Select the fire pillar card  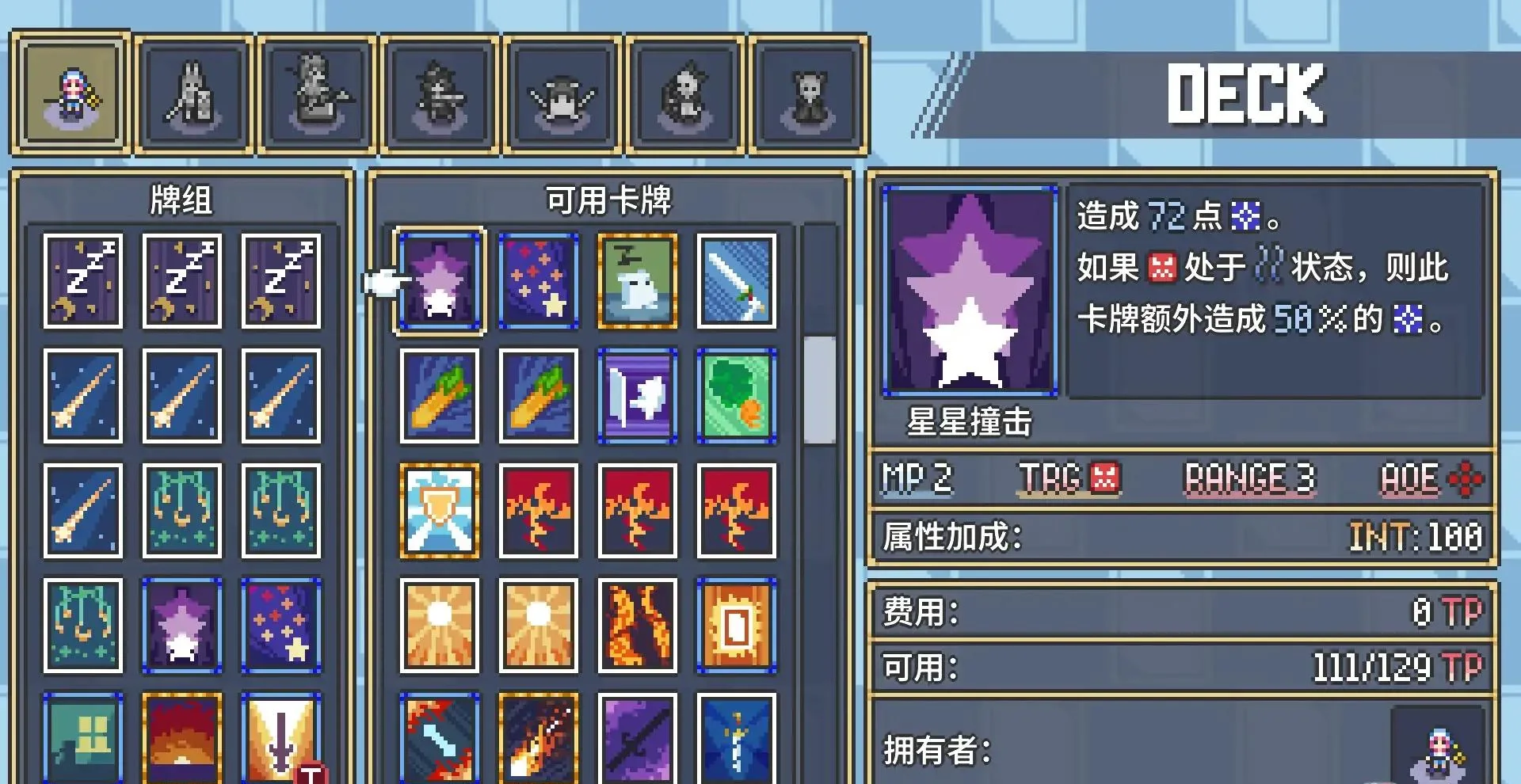[x=636, y=626]
